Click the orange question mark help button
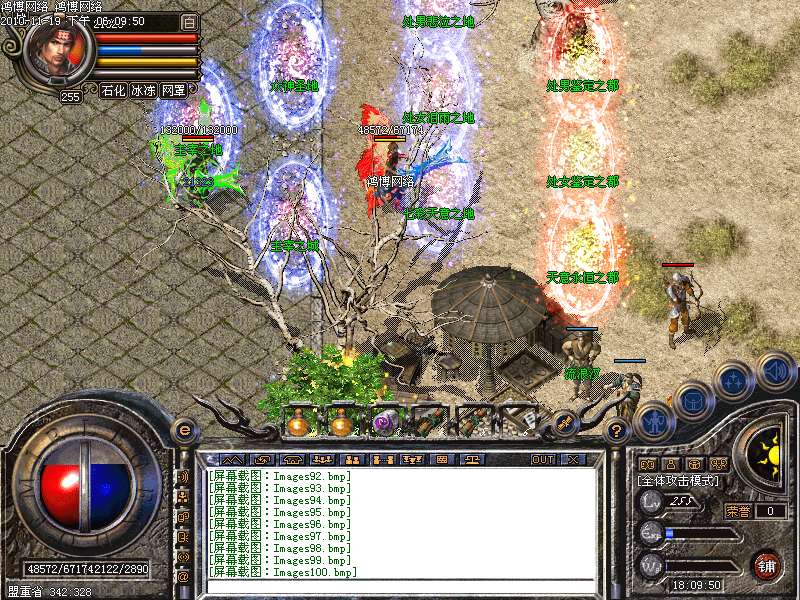The image size is (800, 600). 617,431
